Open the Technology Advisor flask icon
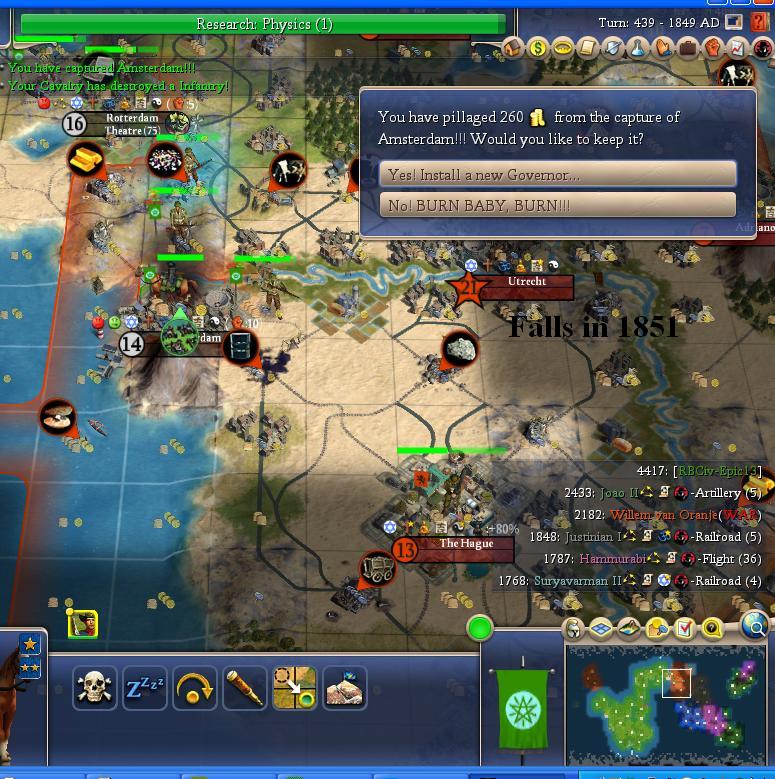 pyautogui.click(x=638, y=47)
